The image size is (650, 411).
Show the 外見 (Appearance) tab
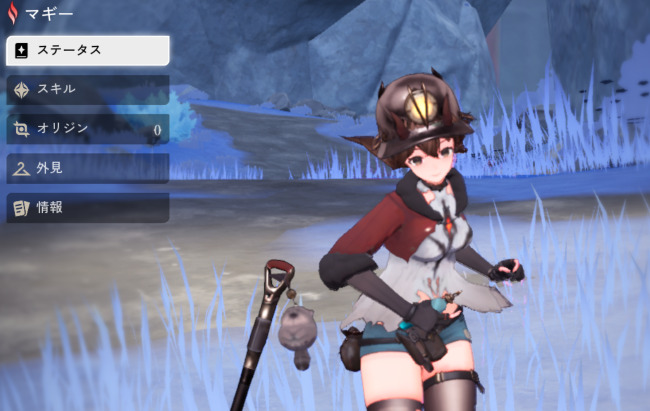(x=87, y=168)
